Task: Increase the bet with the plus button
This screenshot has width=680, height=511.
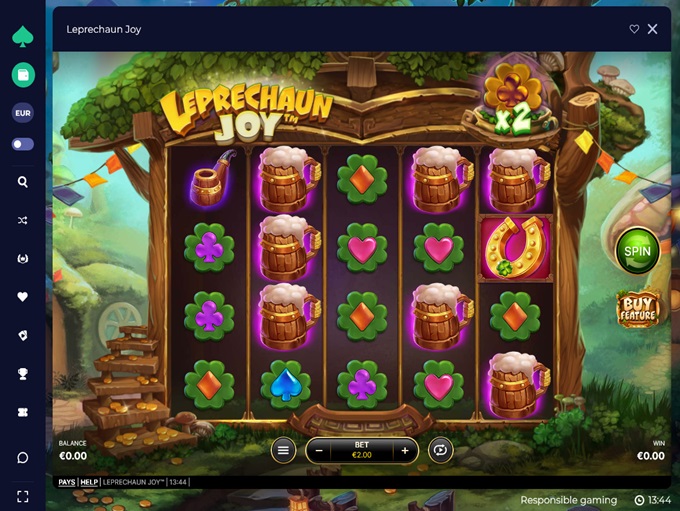Action: tap(404, 451)
